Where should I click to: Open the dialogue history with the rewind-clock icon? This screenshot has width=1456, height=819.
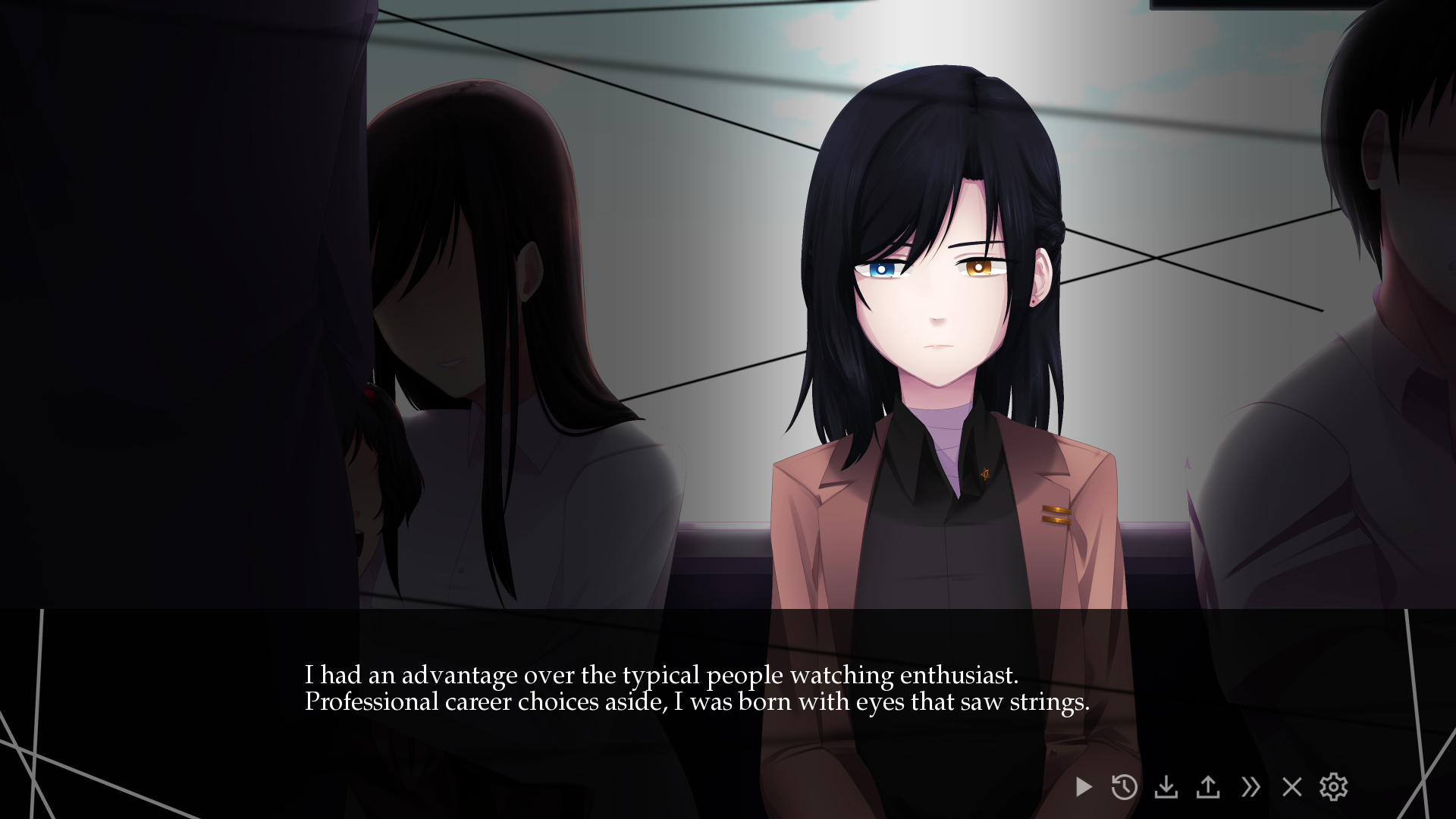[1124, 787]
